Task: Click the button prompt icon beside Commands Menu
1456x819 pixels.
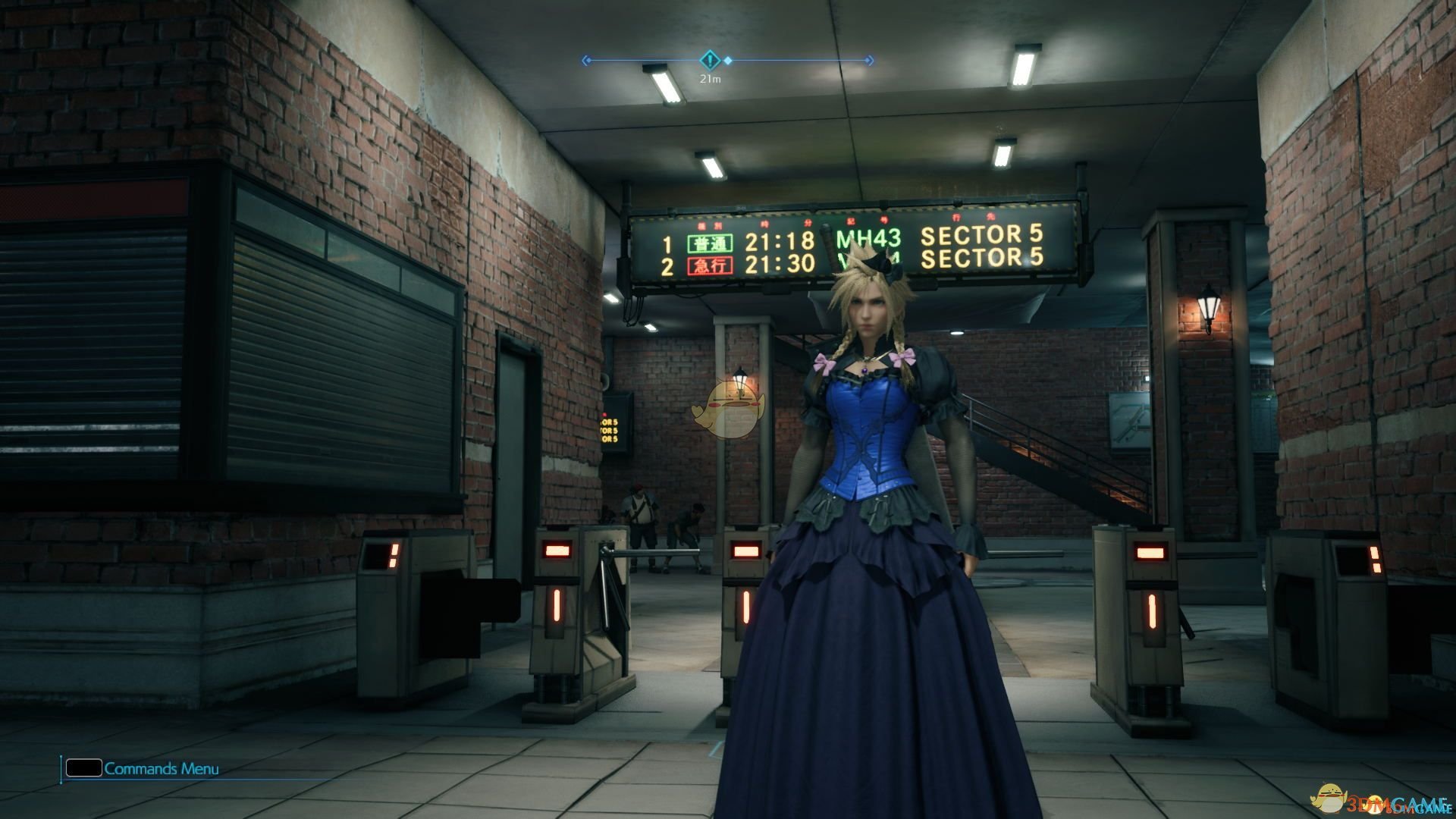Action: point(85,768)
